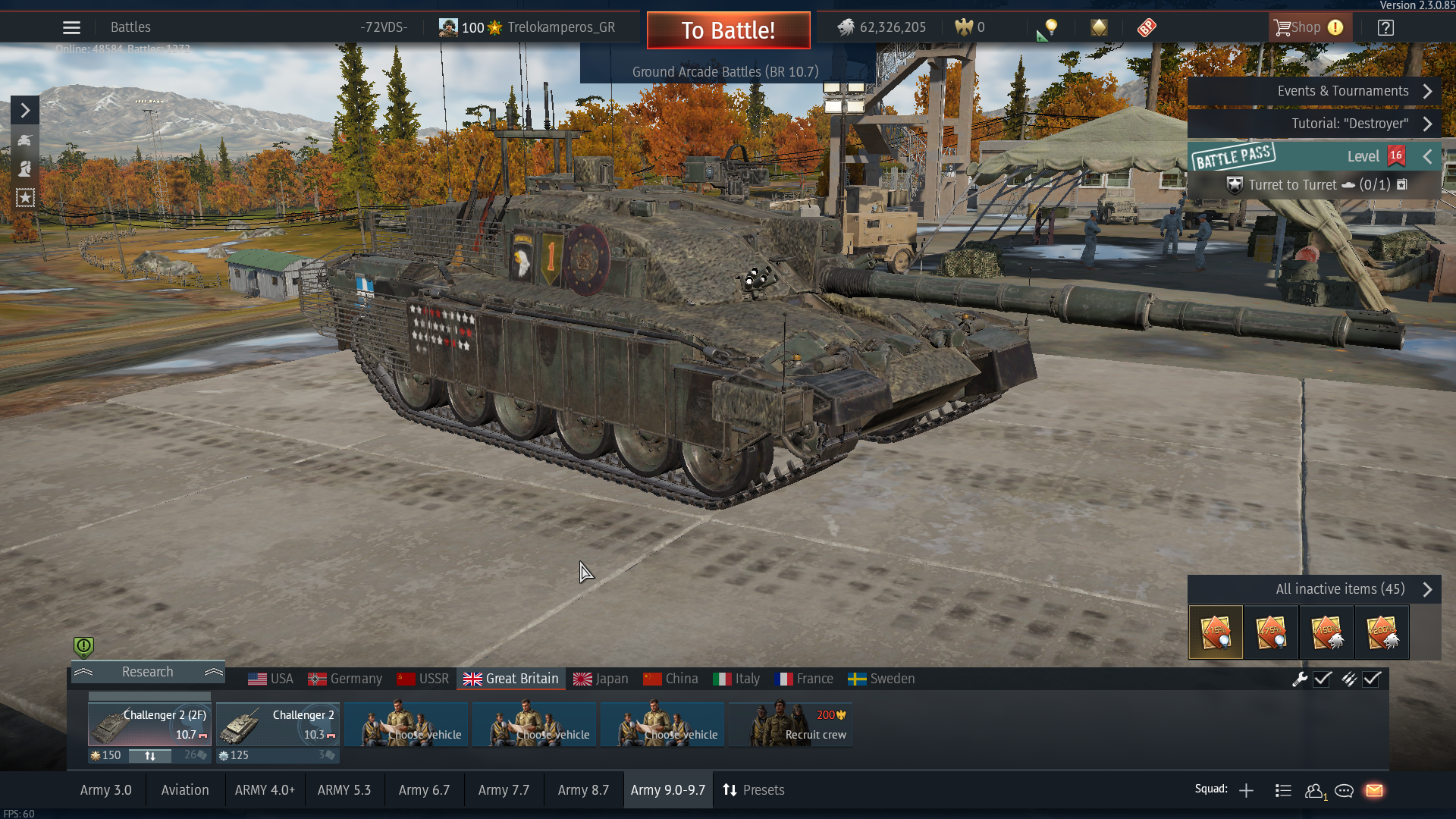The image size is (1456, 819).
Task: Open the hamburger main menu
Action: click(71, 28)
